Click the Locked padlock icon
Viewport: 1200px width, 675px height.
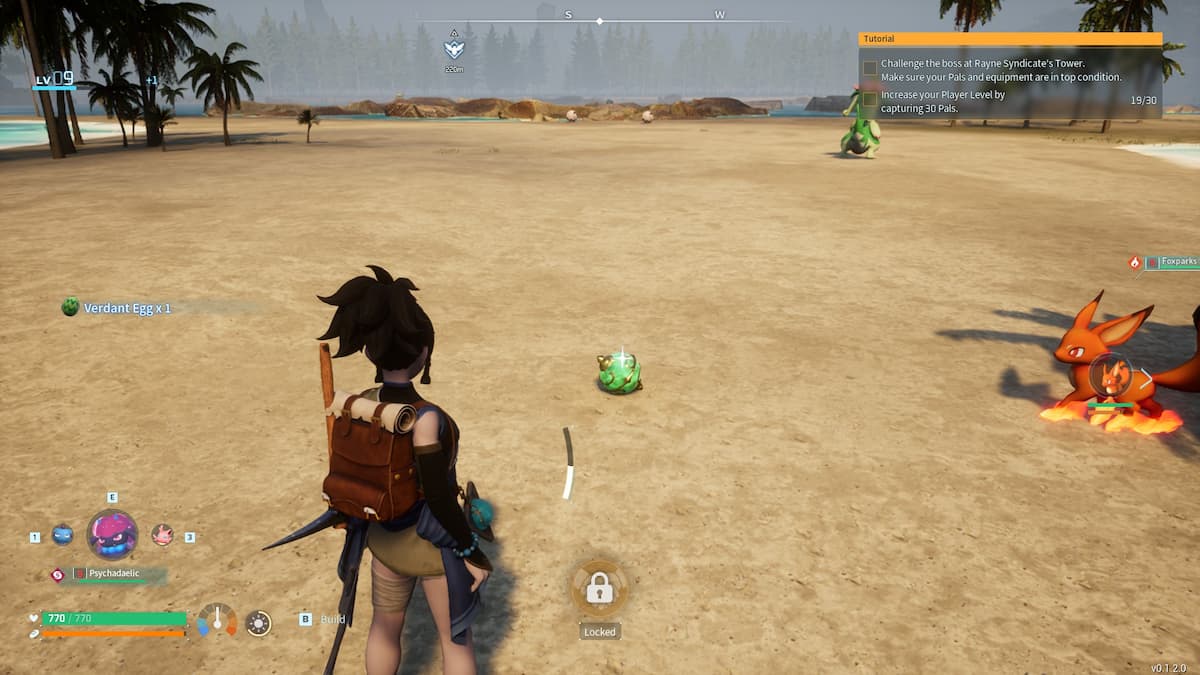pyautogui.click(x=599, y=588)
